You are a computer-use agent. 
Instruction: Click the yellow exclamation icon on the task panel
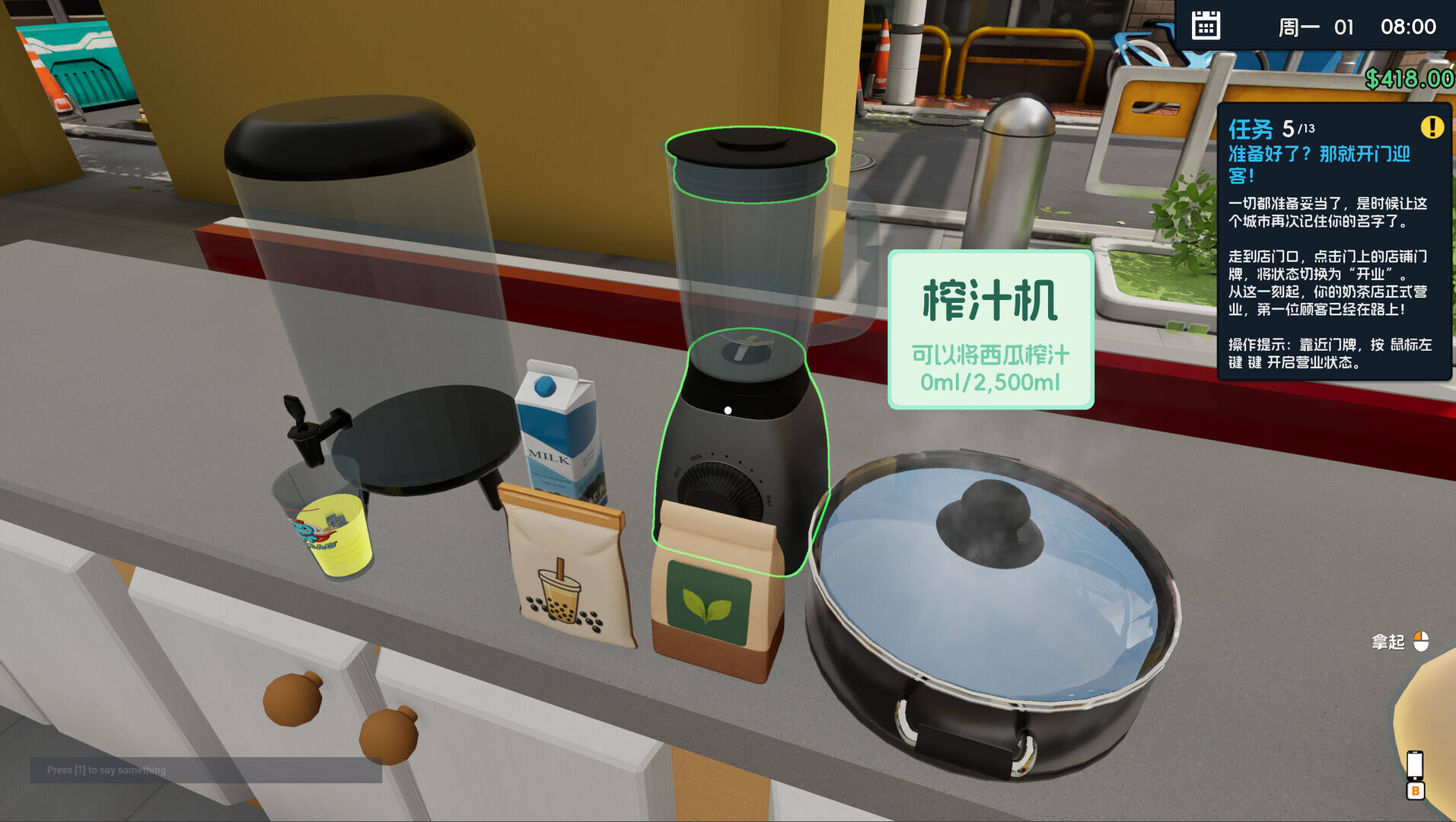point(1434,126)
